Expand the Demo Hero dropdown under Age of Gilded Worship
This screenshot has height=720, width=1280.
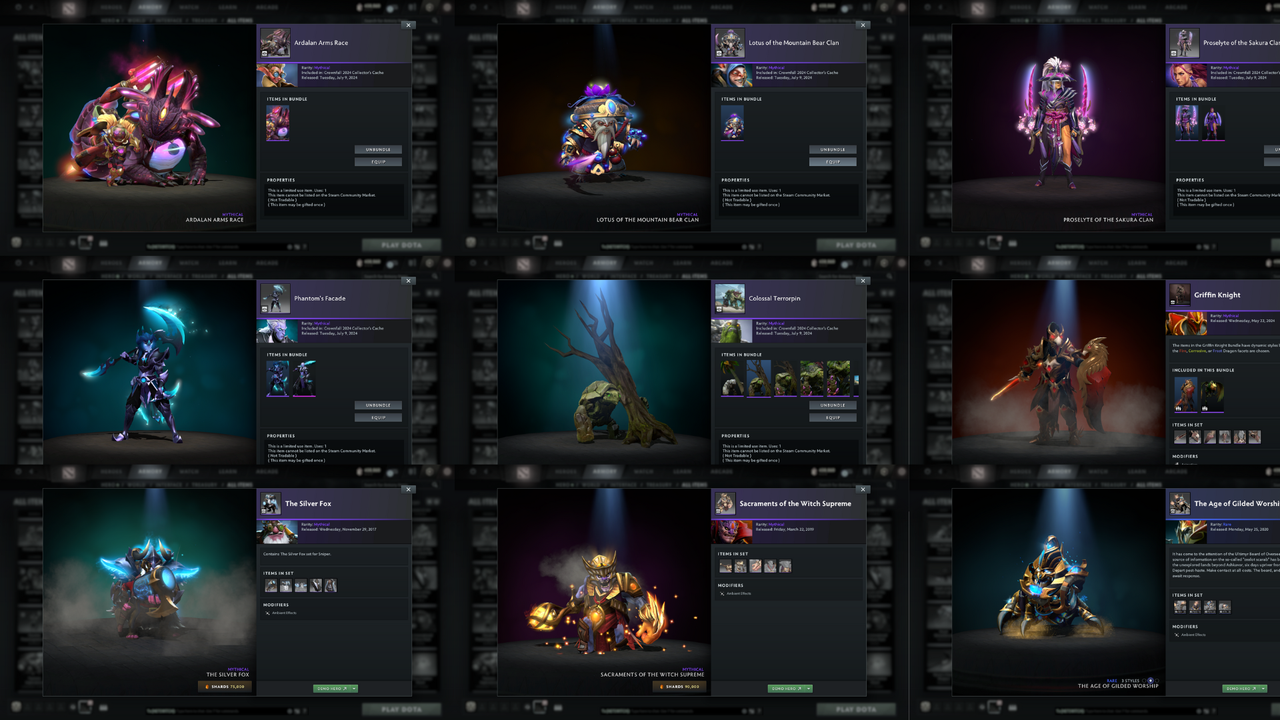1262,688
